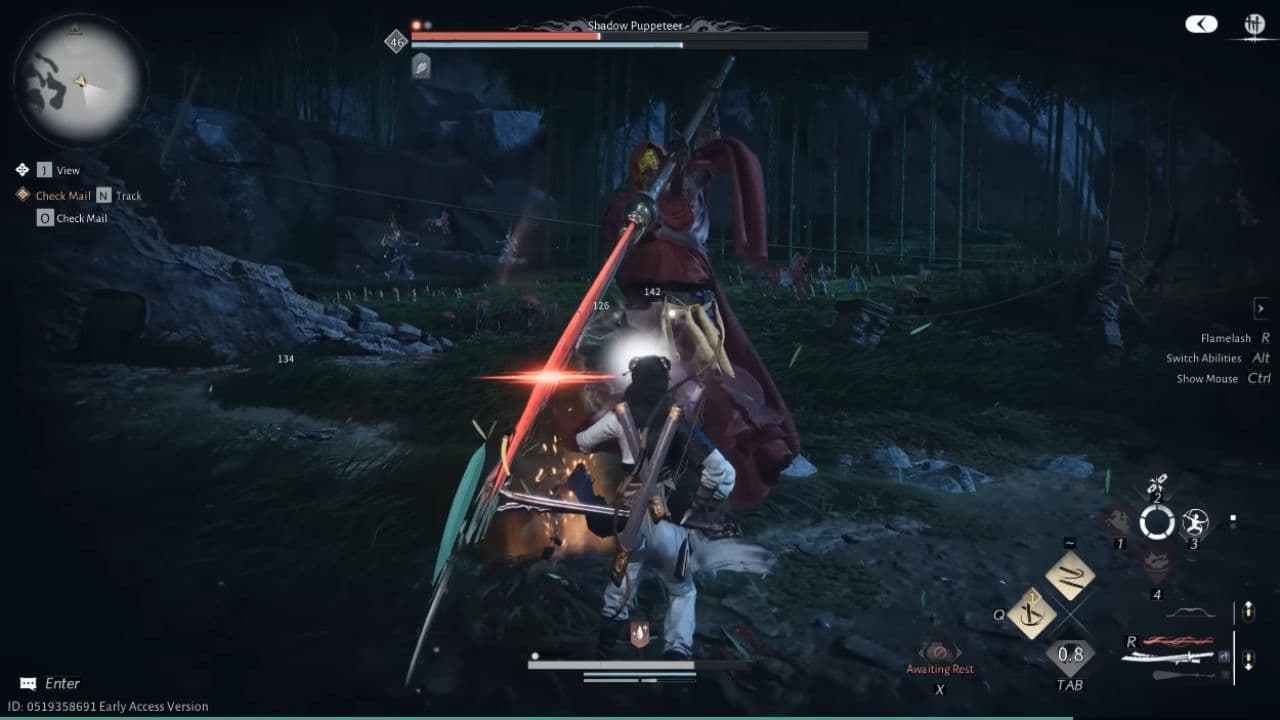Toggle the small swap icon beside the sword
The height and width of the screenshot is (720, 1280).
click(x=1223, y=657)
